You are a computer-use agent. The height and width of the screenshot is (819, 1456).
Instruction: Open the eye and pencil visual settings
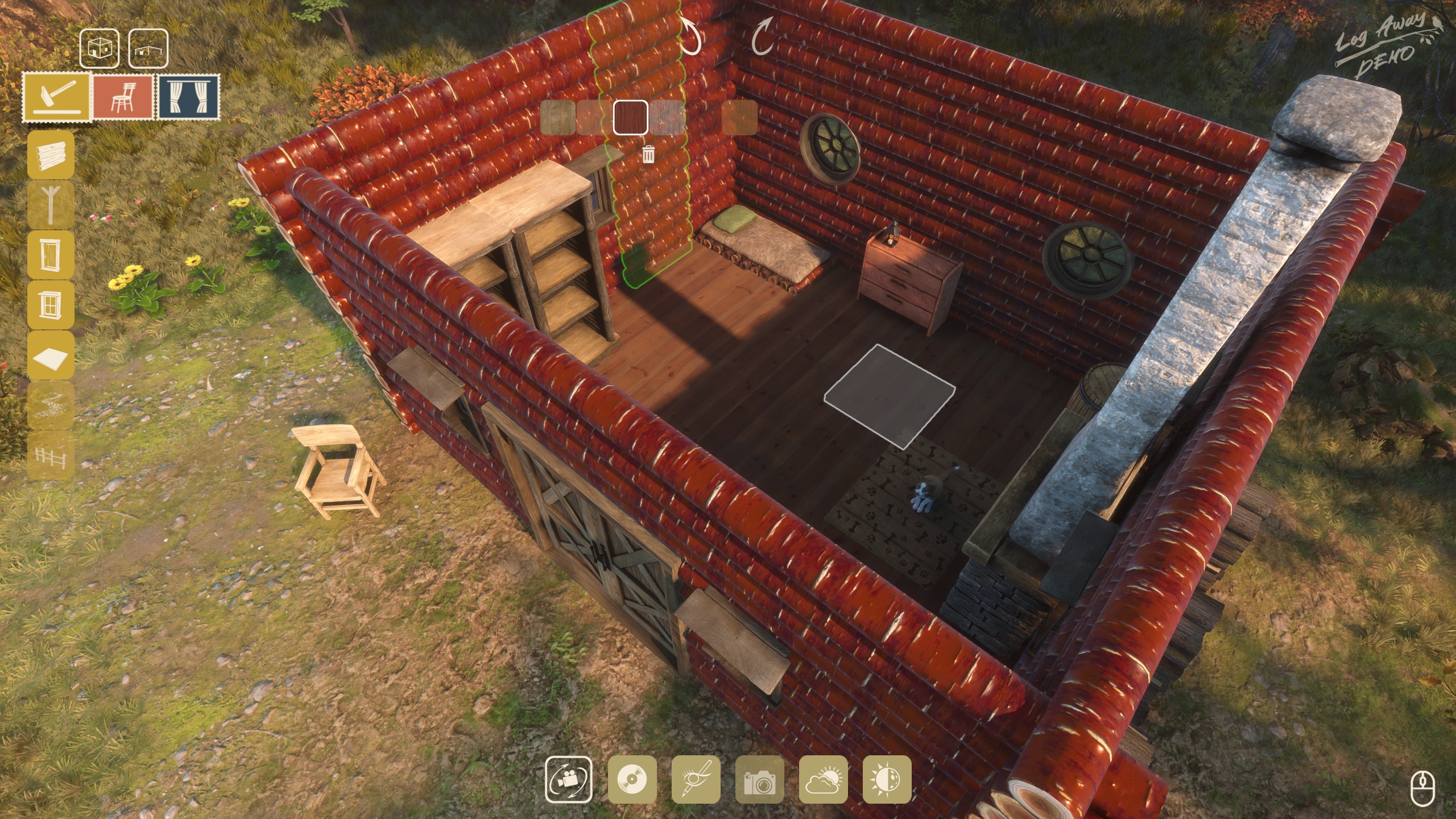click(x=696, y=779)
